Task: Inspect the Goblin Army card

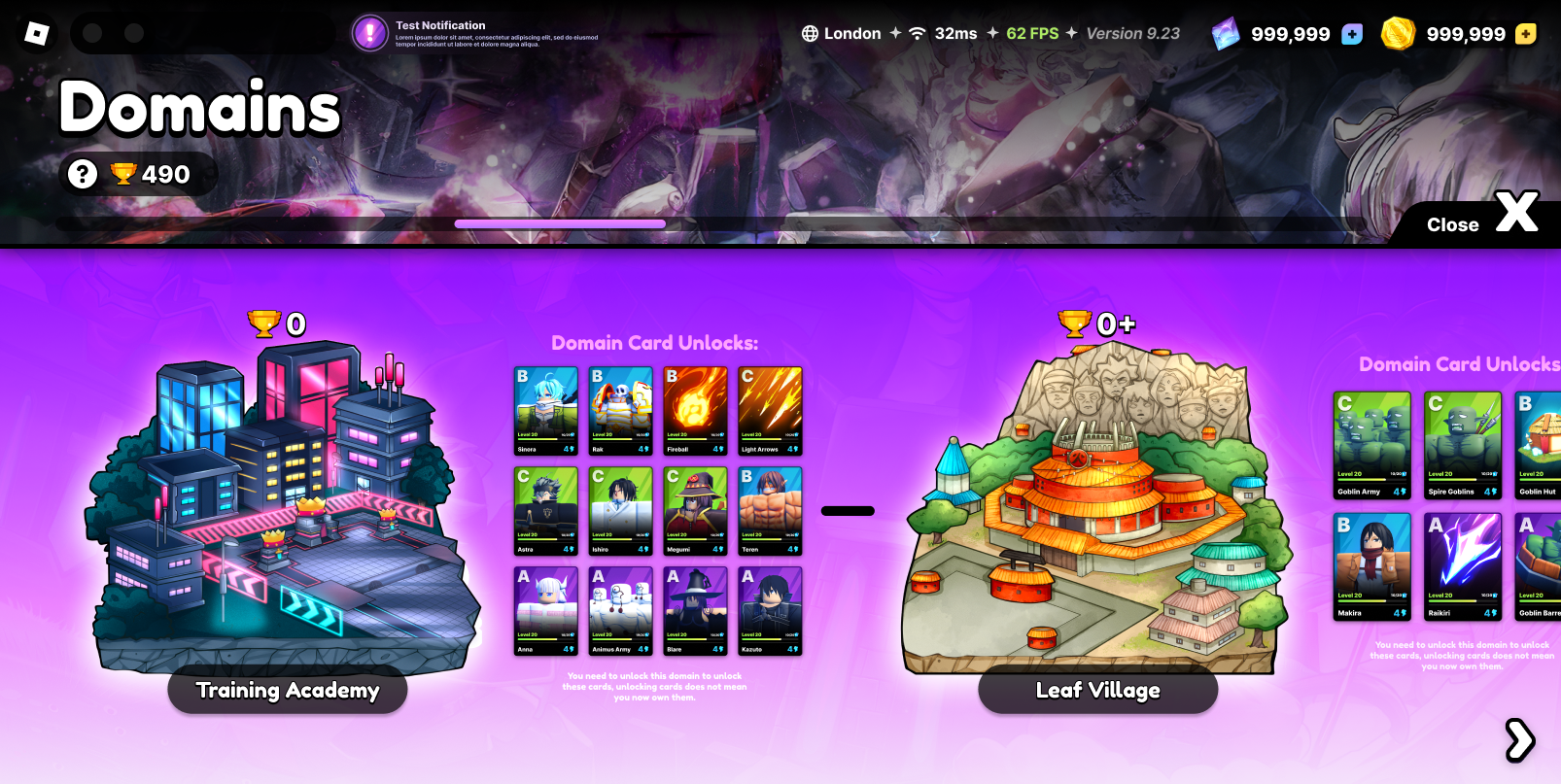Action: [x=1371, y=445]
